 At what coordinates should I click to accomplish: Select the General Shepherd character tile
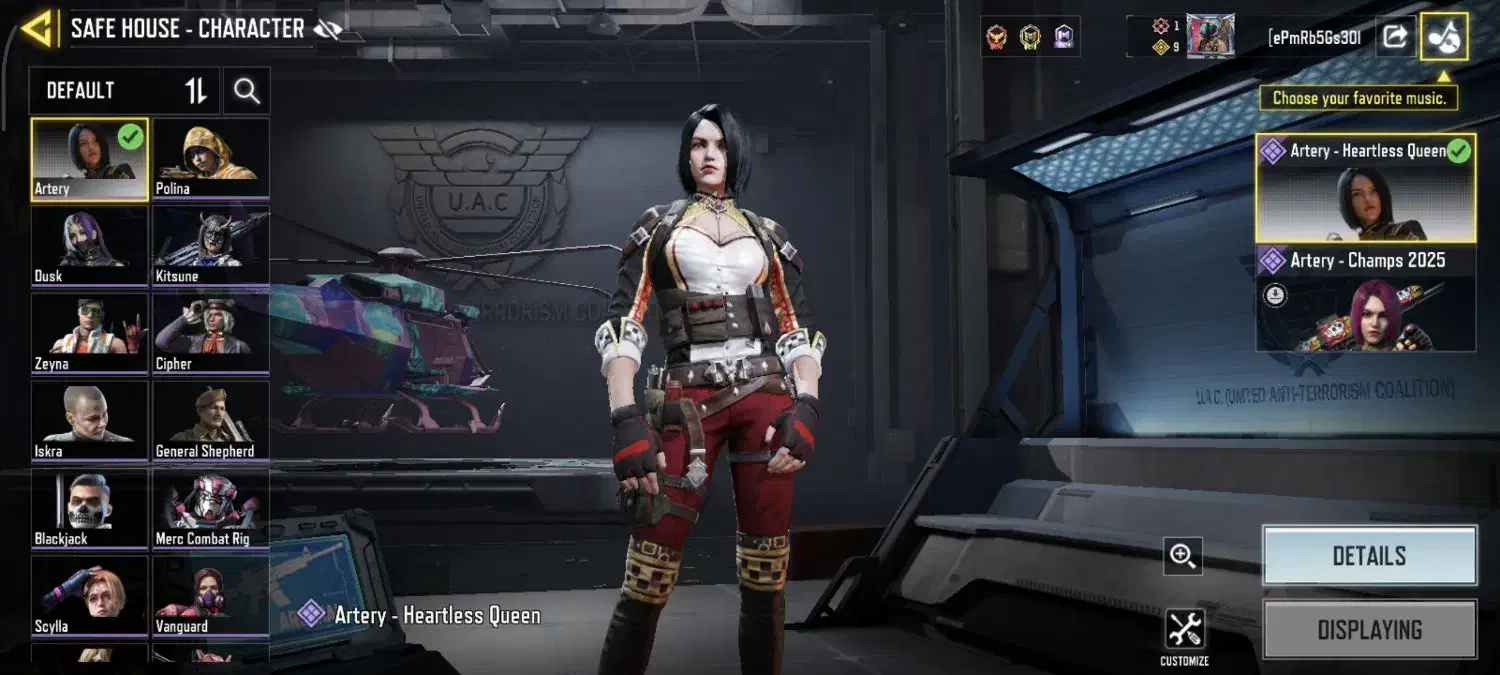click(211, 421)
